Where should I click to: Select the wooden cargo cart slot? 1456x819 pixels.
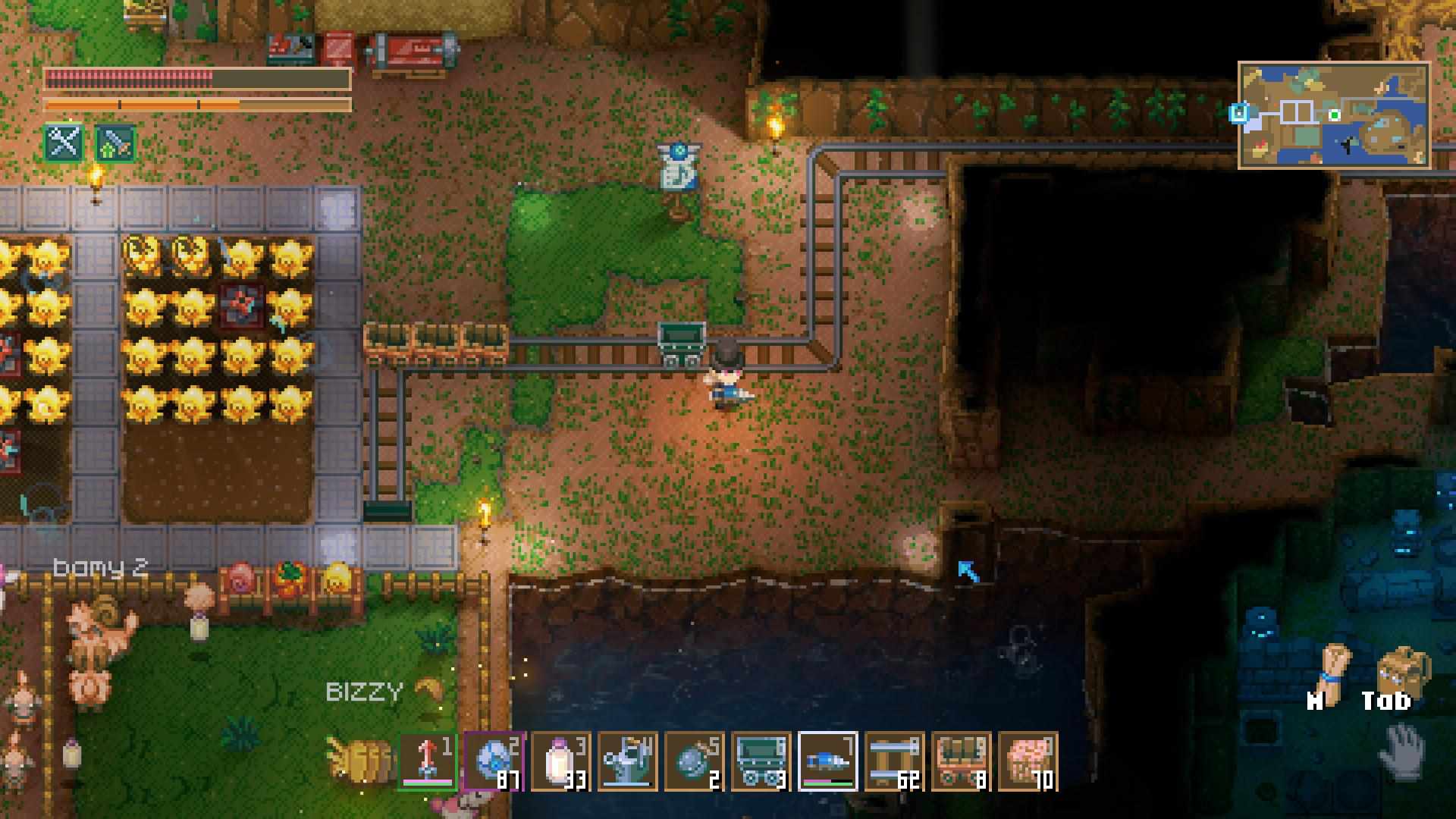tap(962, 761)
